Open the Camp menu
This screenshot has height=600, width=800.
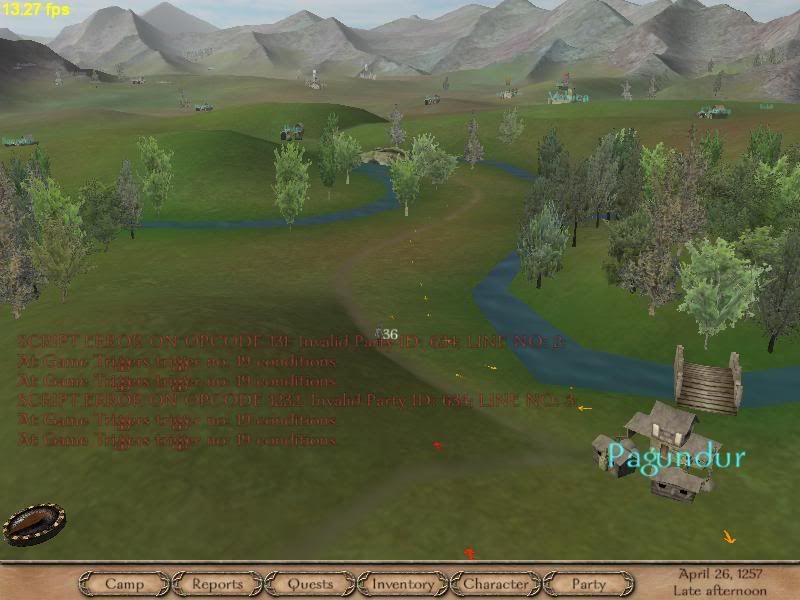pos(125,584)
